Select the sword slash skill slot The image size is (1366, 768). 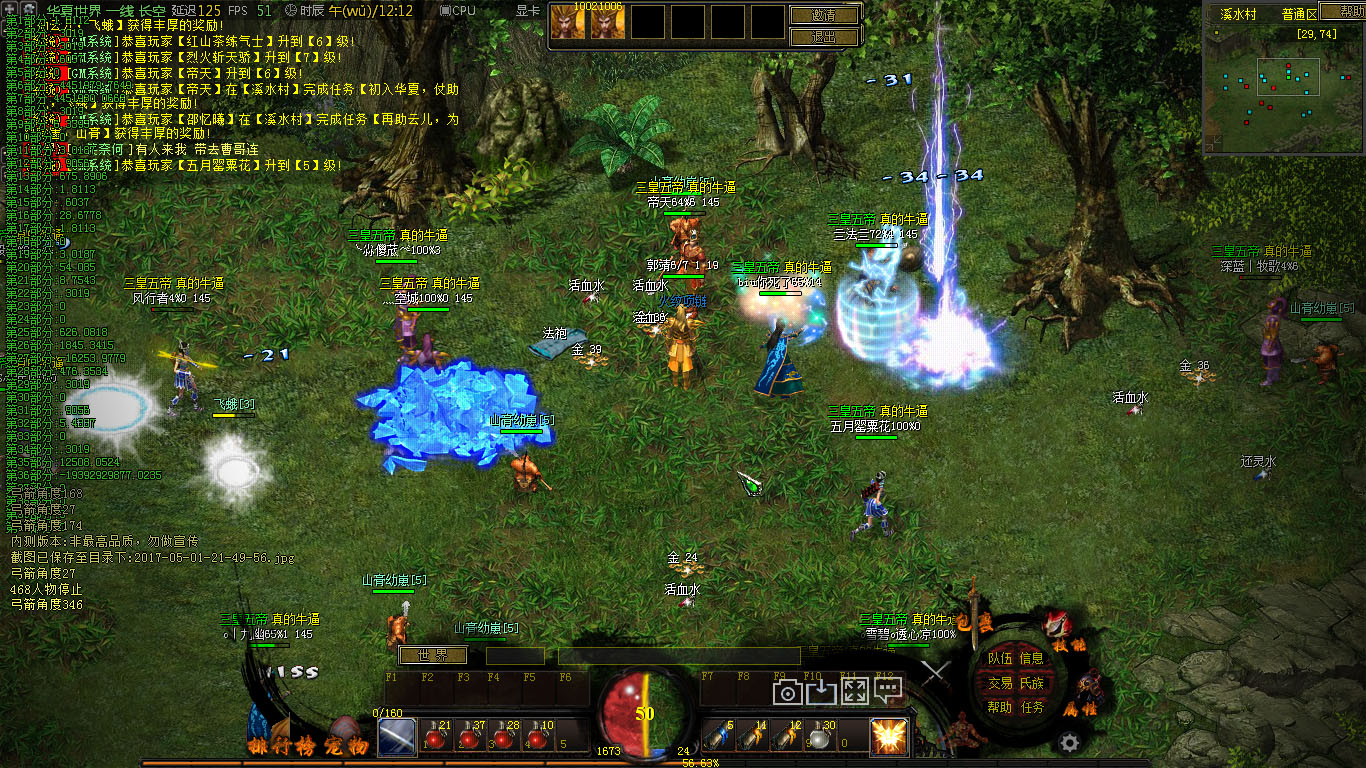click(x=396, y=737)
